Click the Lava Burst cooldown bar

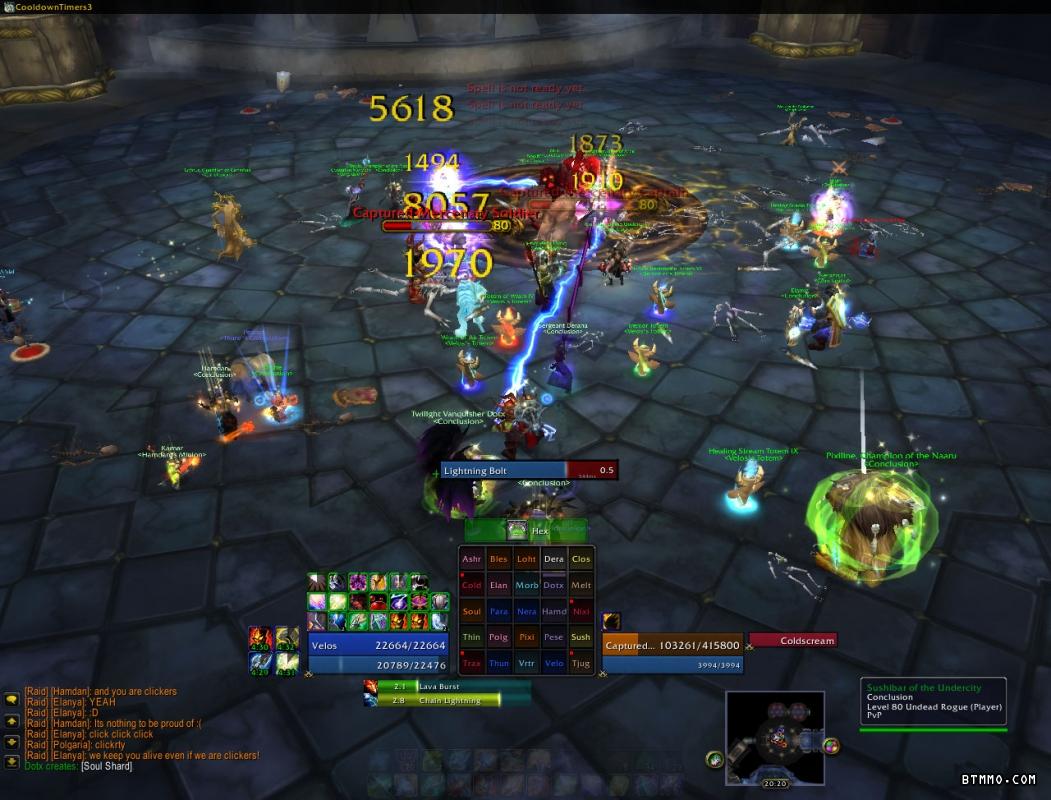click(x=446, y=687)
